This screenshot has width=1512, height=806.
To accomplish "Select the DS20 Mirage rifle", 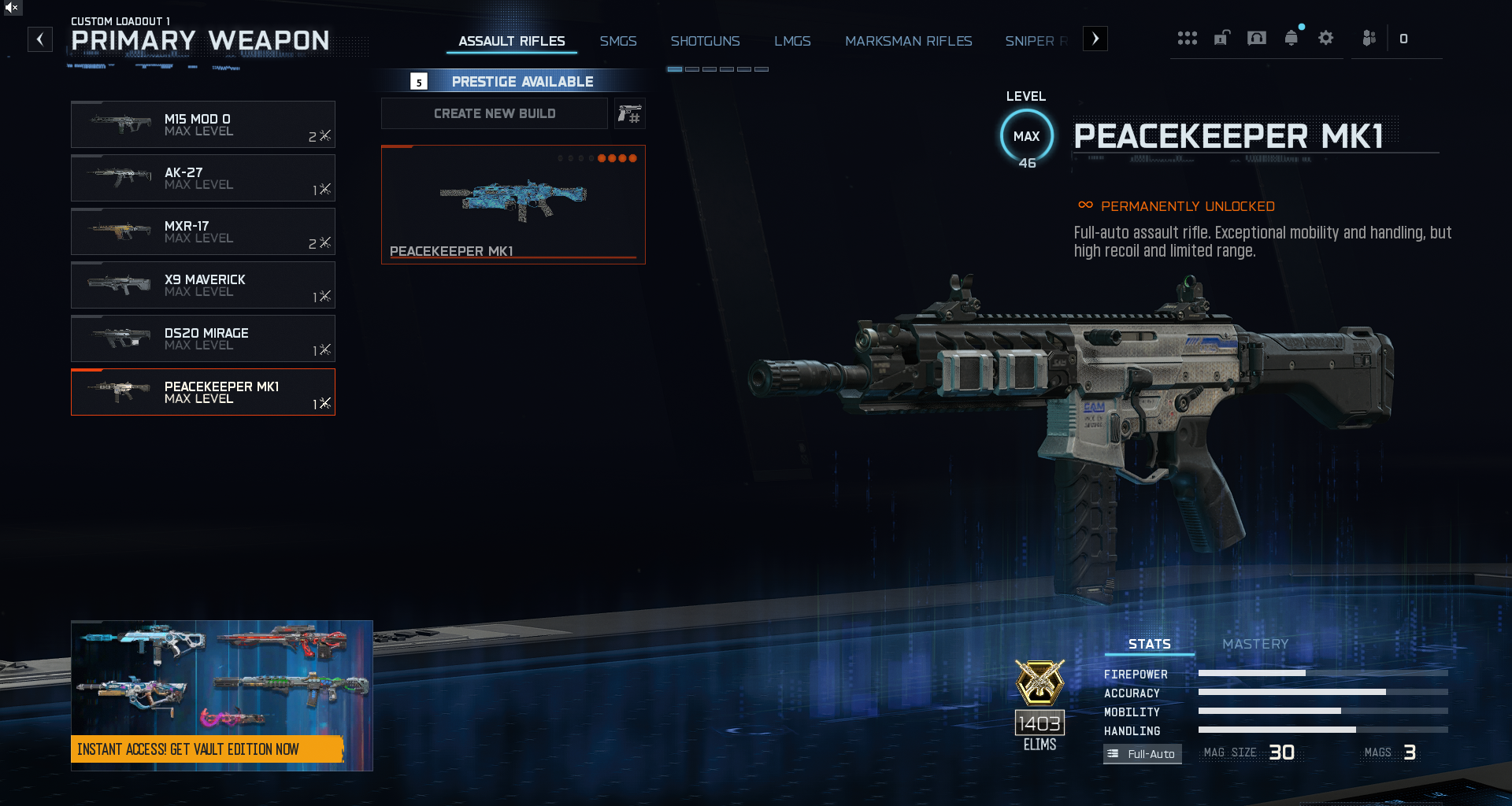I will 203,338.
